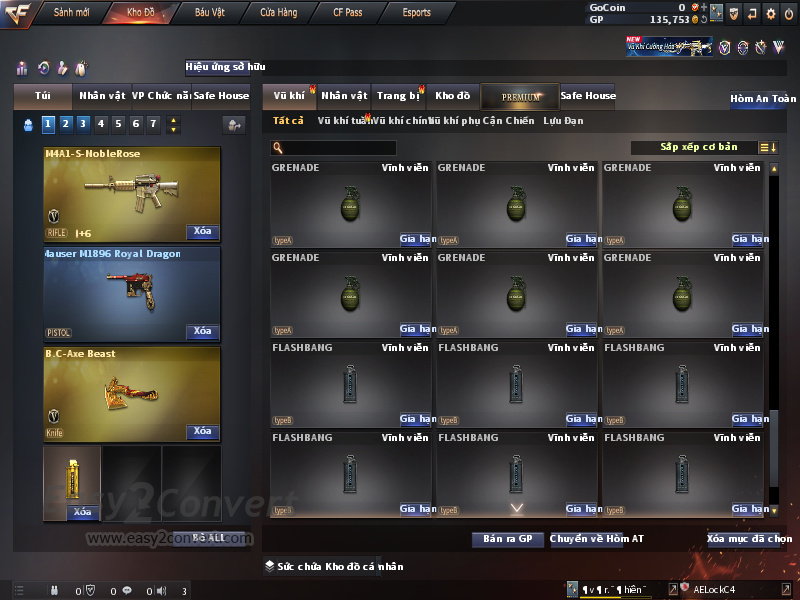
Task: Open the Hòm An Toàn safe box
Action: (x=763, y=99)
